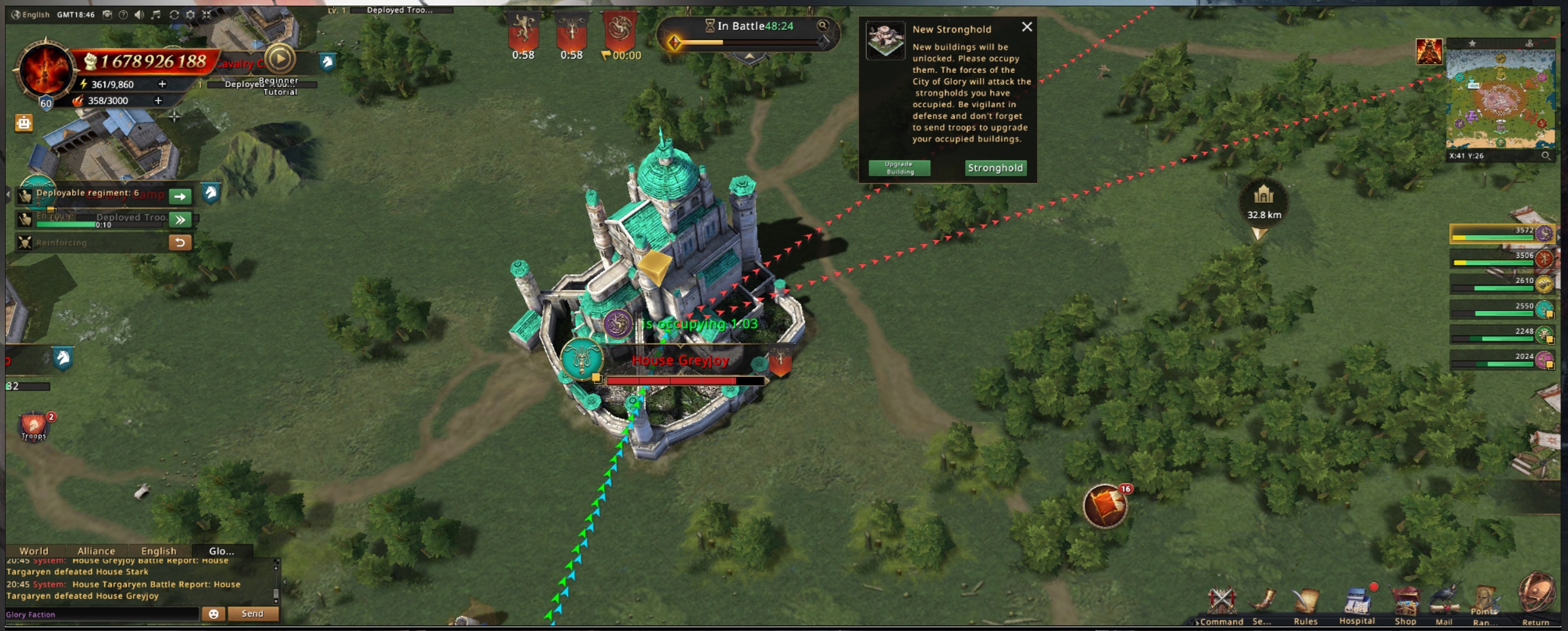Open the Rules scroll
The height and width of the screenshot is (631, 1568).
pyautogui.click(x=1306, y=604)
